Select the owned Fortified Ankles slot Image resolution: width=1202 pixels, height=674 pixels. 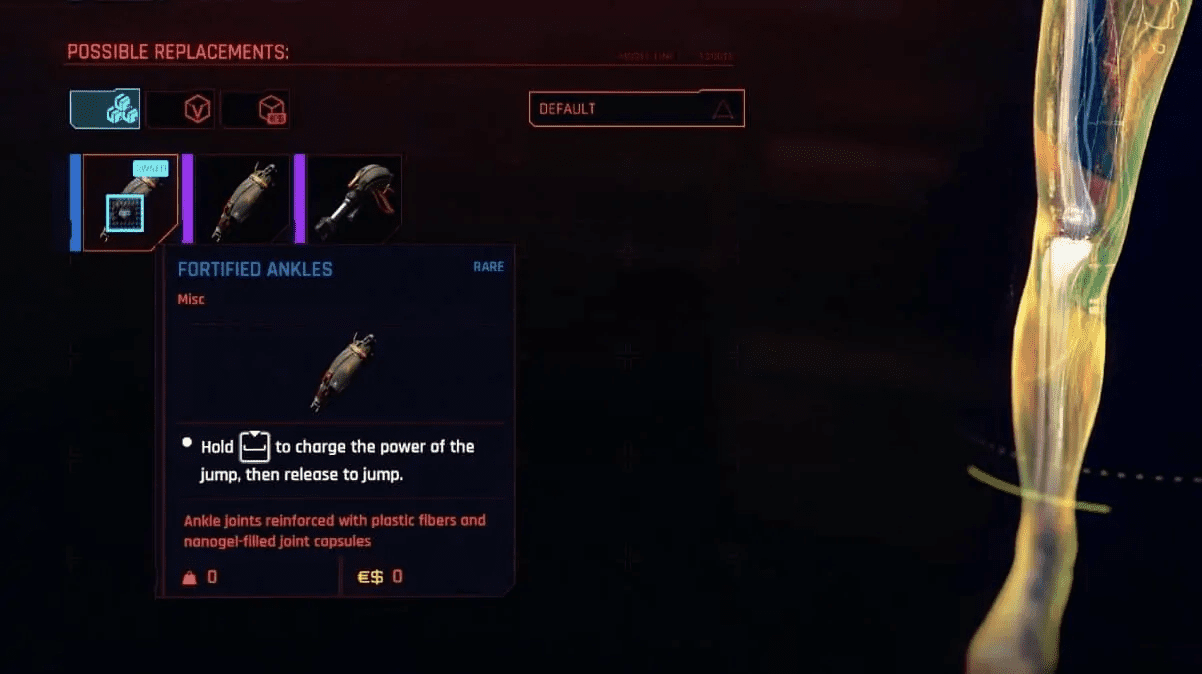pos(130,203)
